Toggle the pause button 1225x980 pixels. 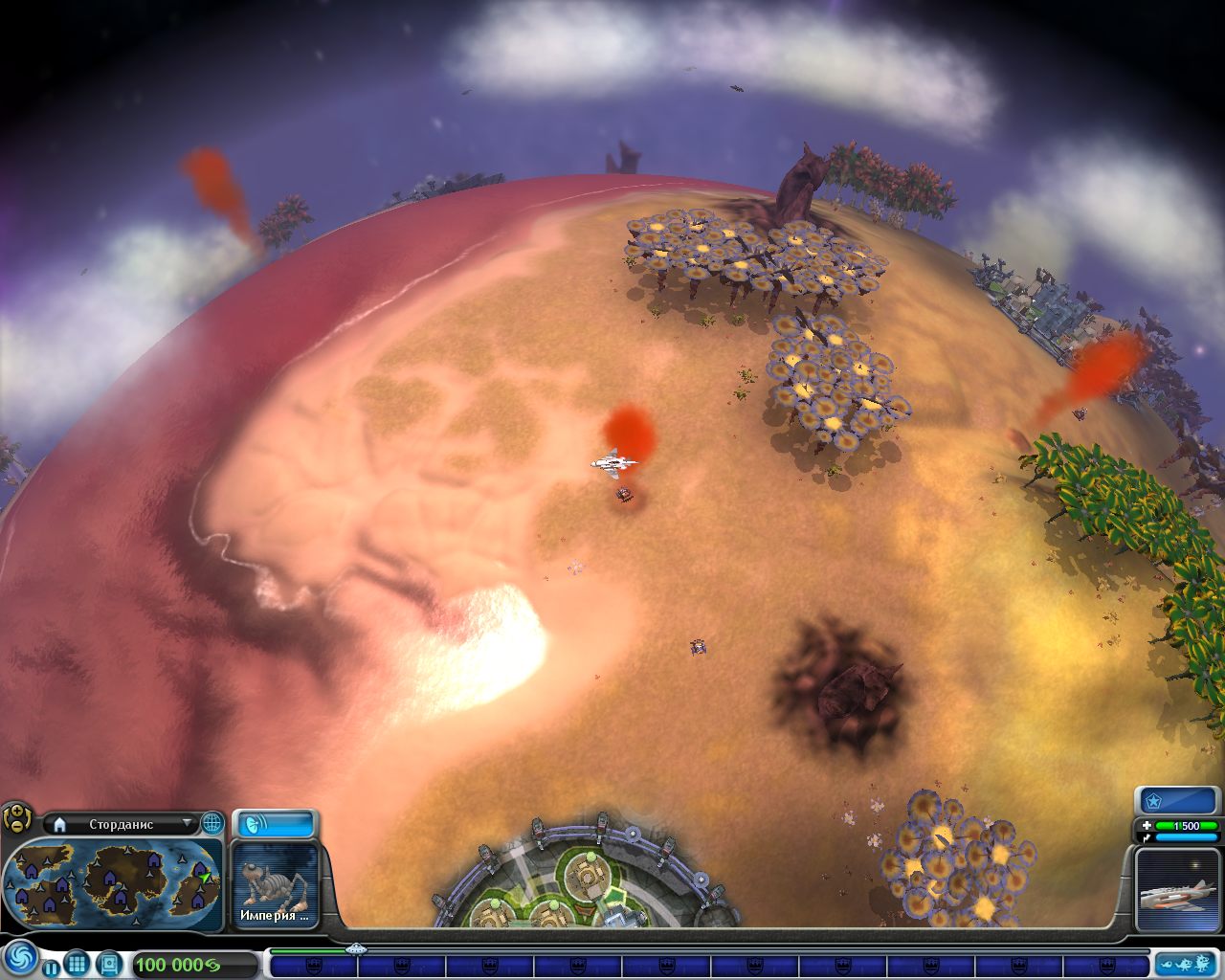[51, 966]
